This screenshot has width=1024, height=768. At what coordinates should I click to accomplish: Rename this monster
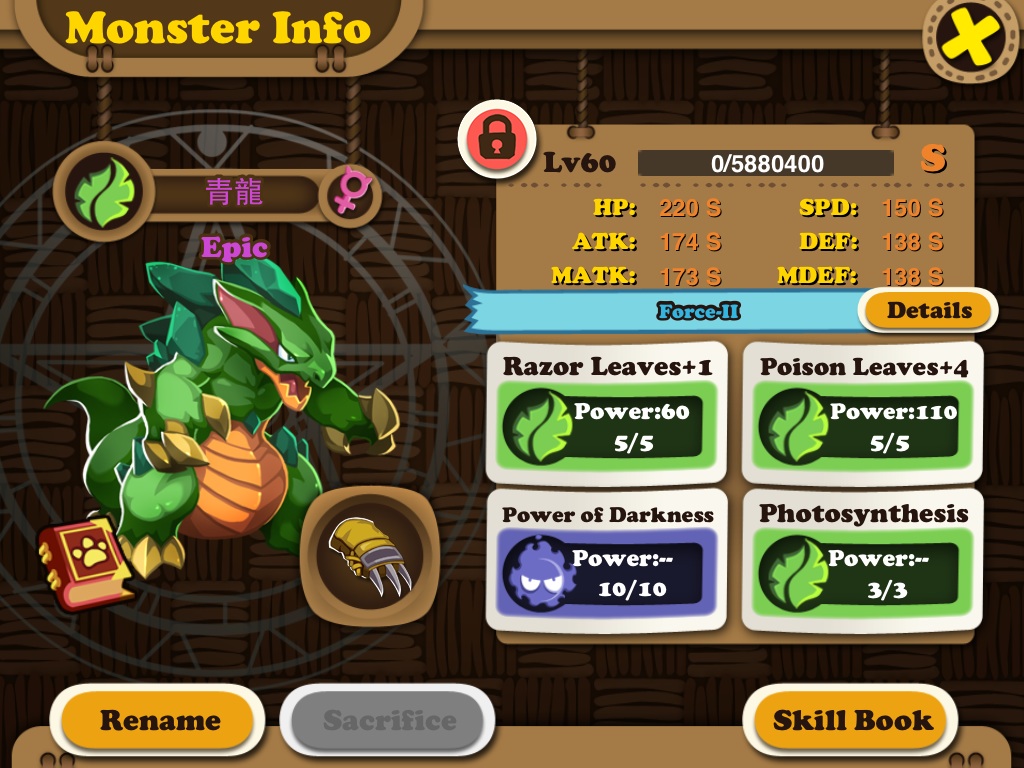[x=159, y=720]
